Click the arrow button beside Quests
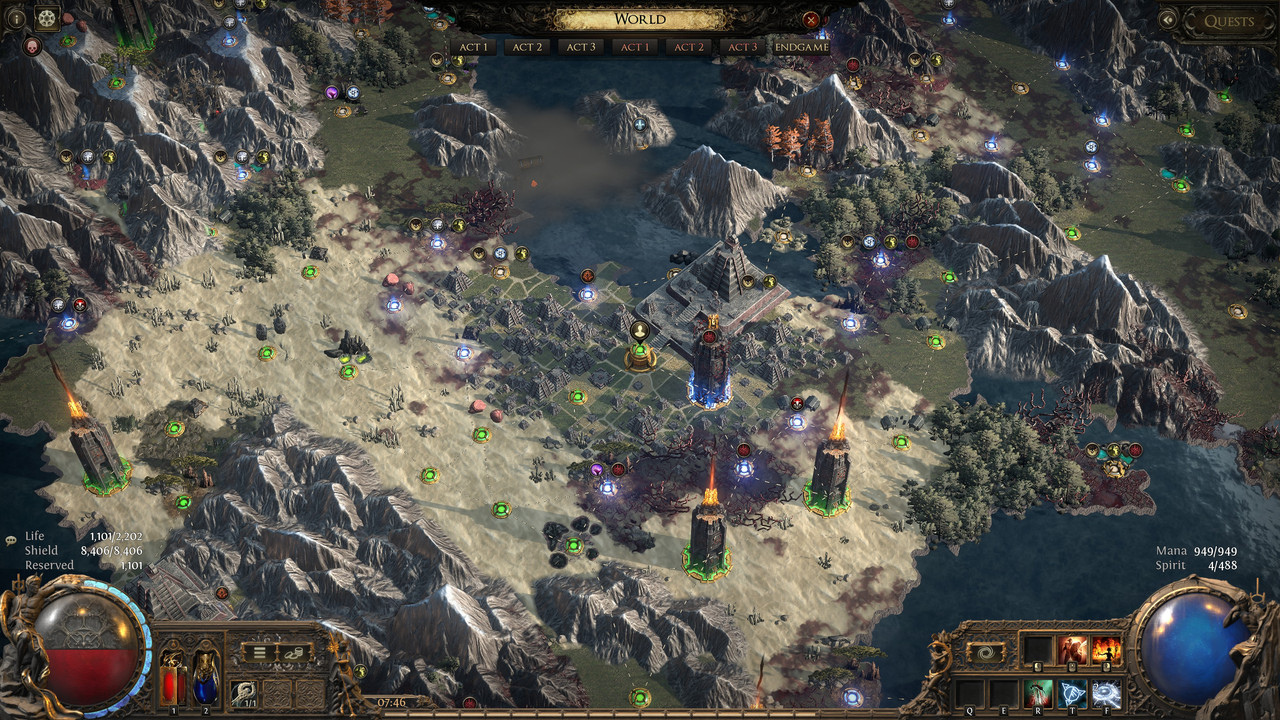 tap(1167, 20)
